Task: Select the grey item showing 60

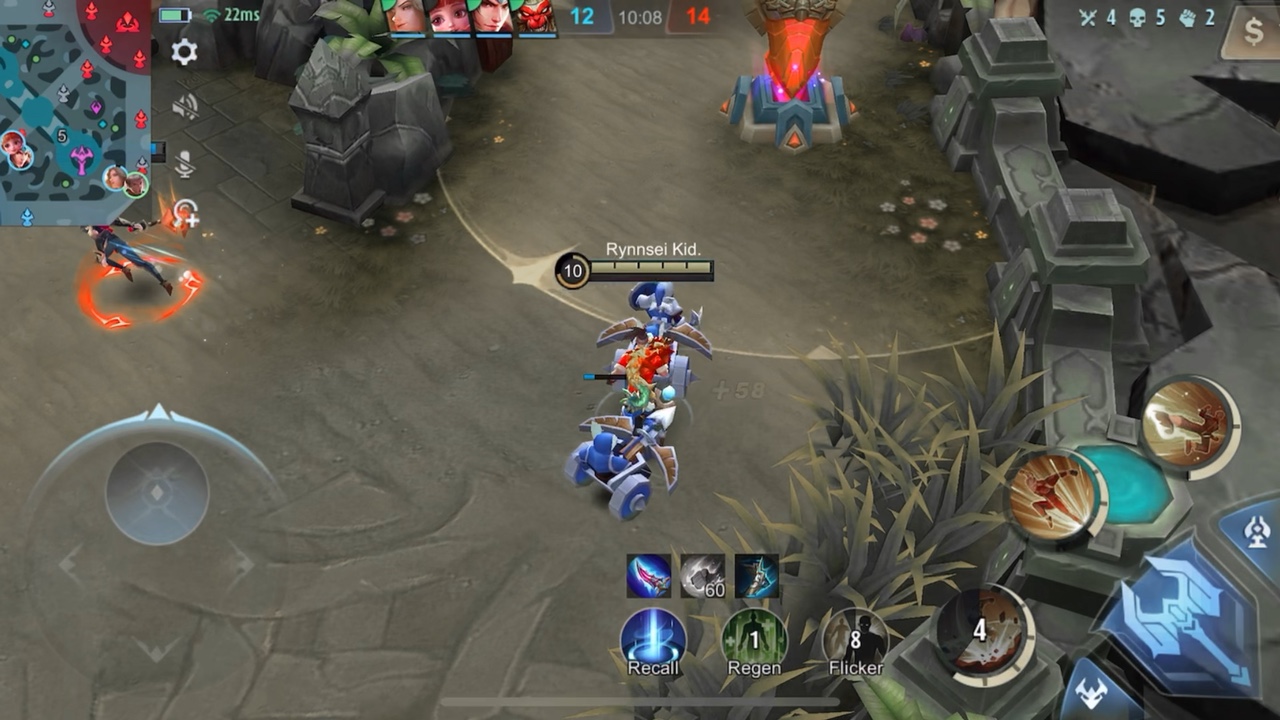Action: click(x=703, y=576)
